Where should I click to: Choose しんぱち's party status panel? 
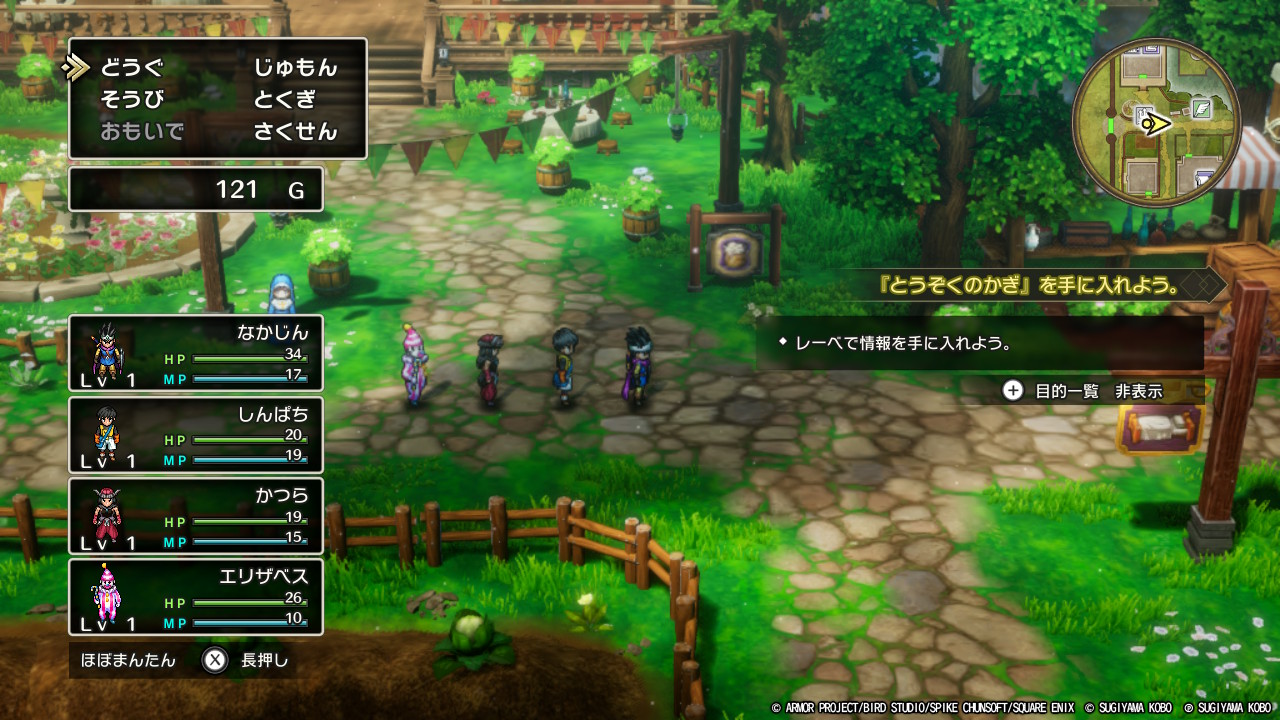196,435
